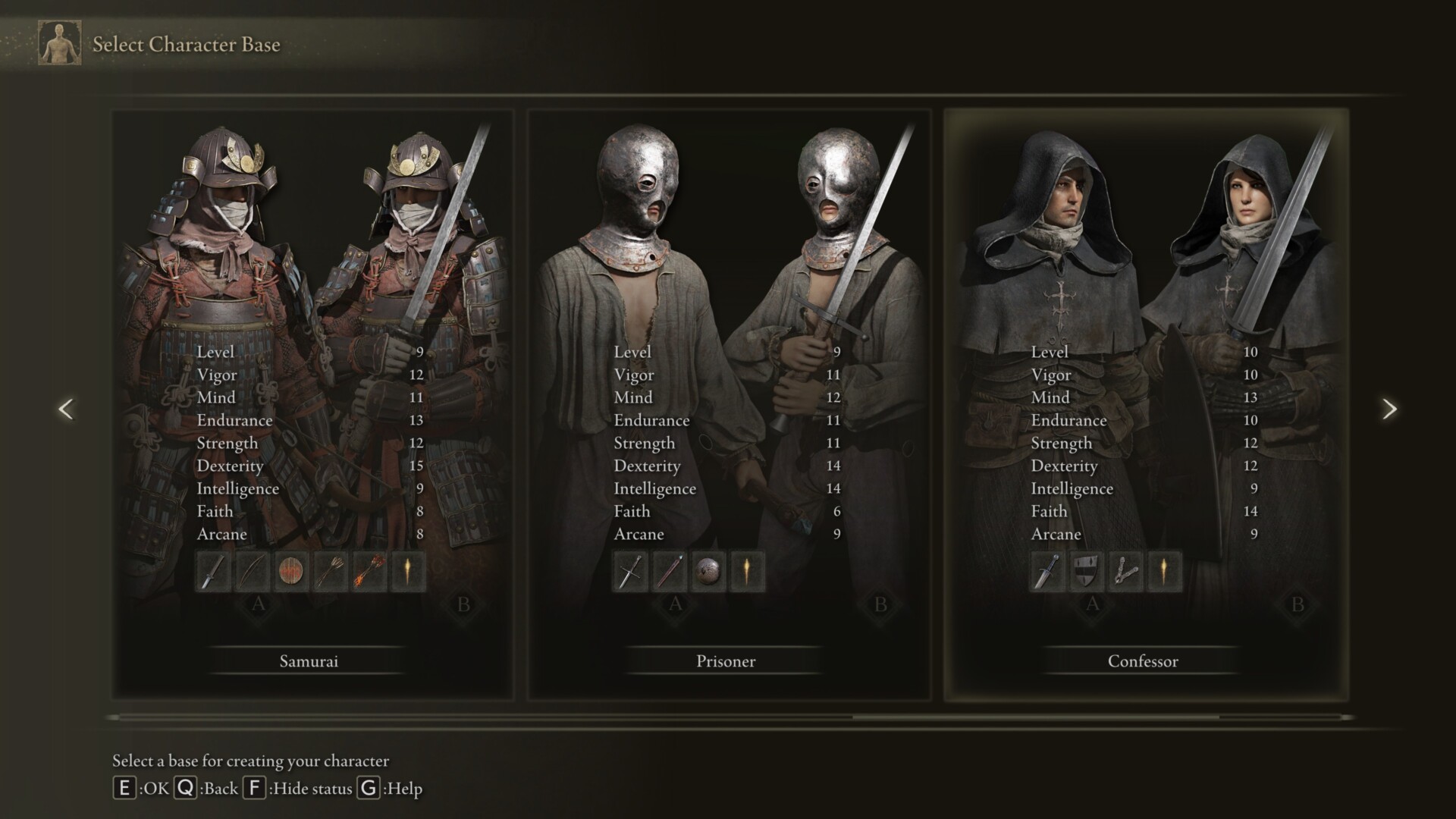1456x819 pixels.
Task: Show previous classes with the left arrow
Action: point(66,409)
